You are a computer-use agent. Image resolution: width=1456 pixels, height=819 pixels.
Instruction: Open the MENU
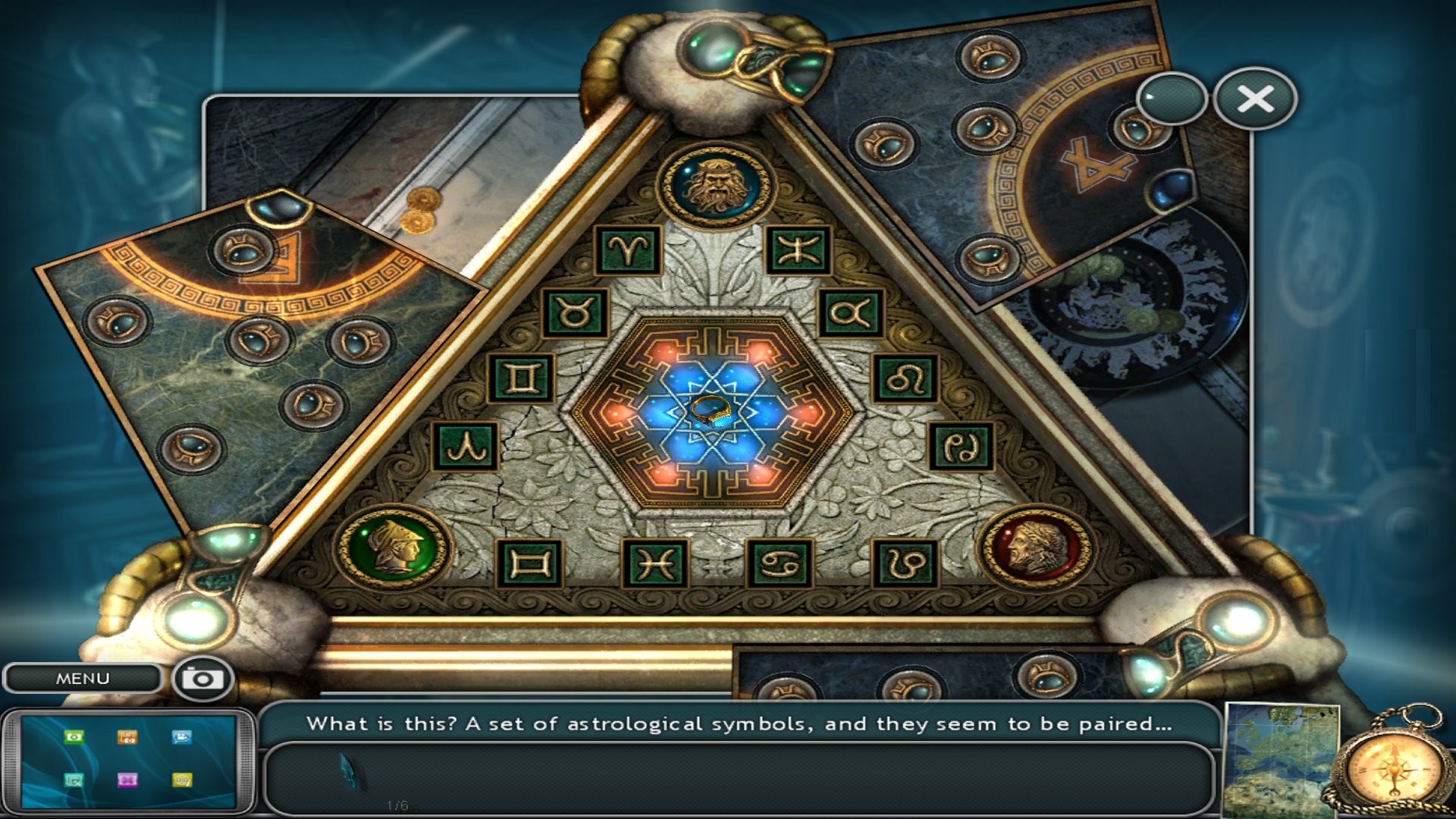[83, 677]
